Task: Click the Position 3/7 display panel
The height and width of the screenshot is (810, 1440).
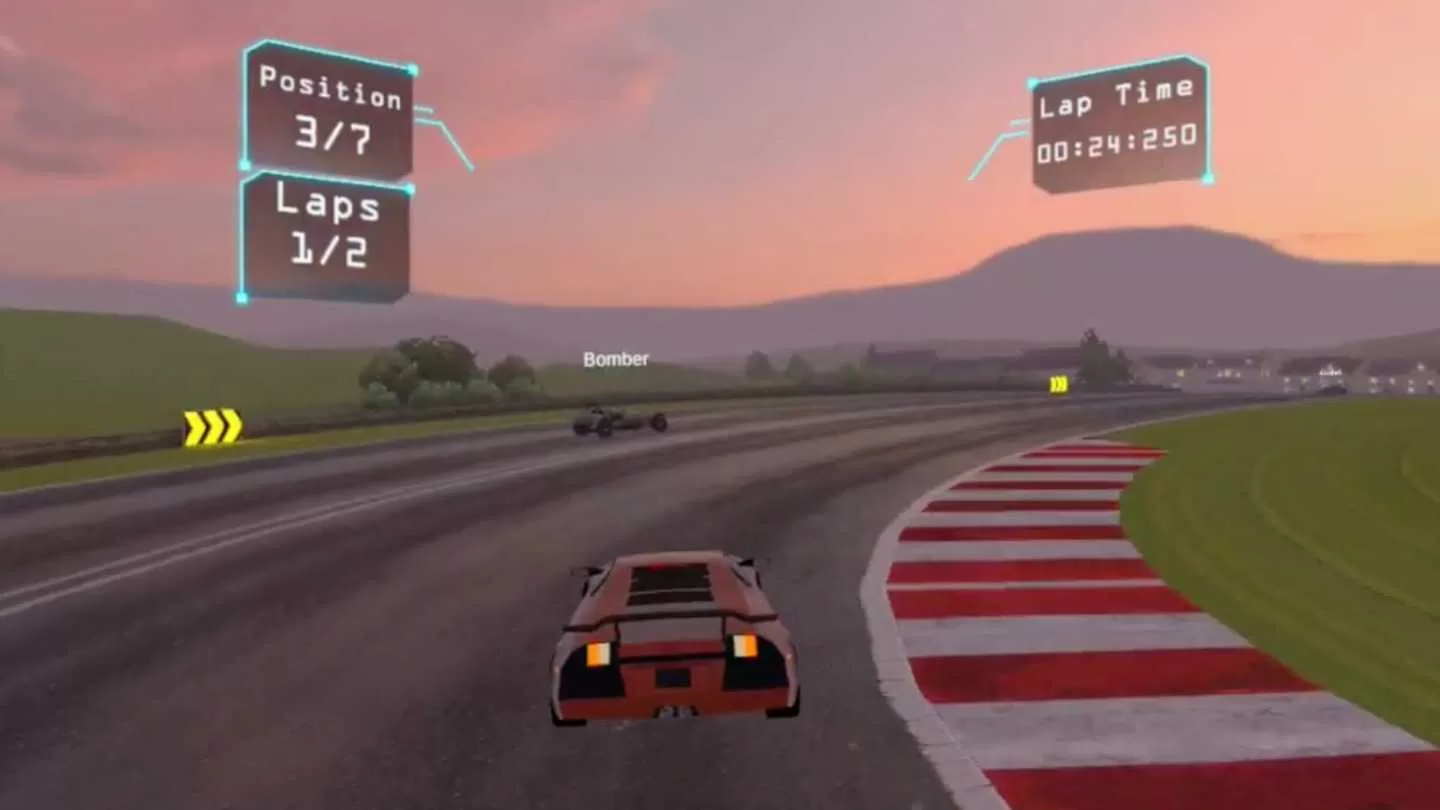Action: point(330,110)
